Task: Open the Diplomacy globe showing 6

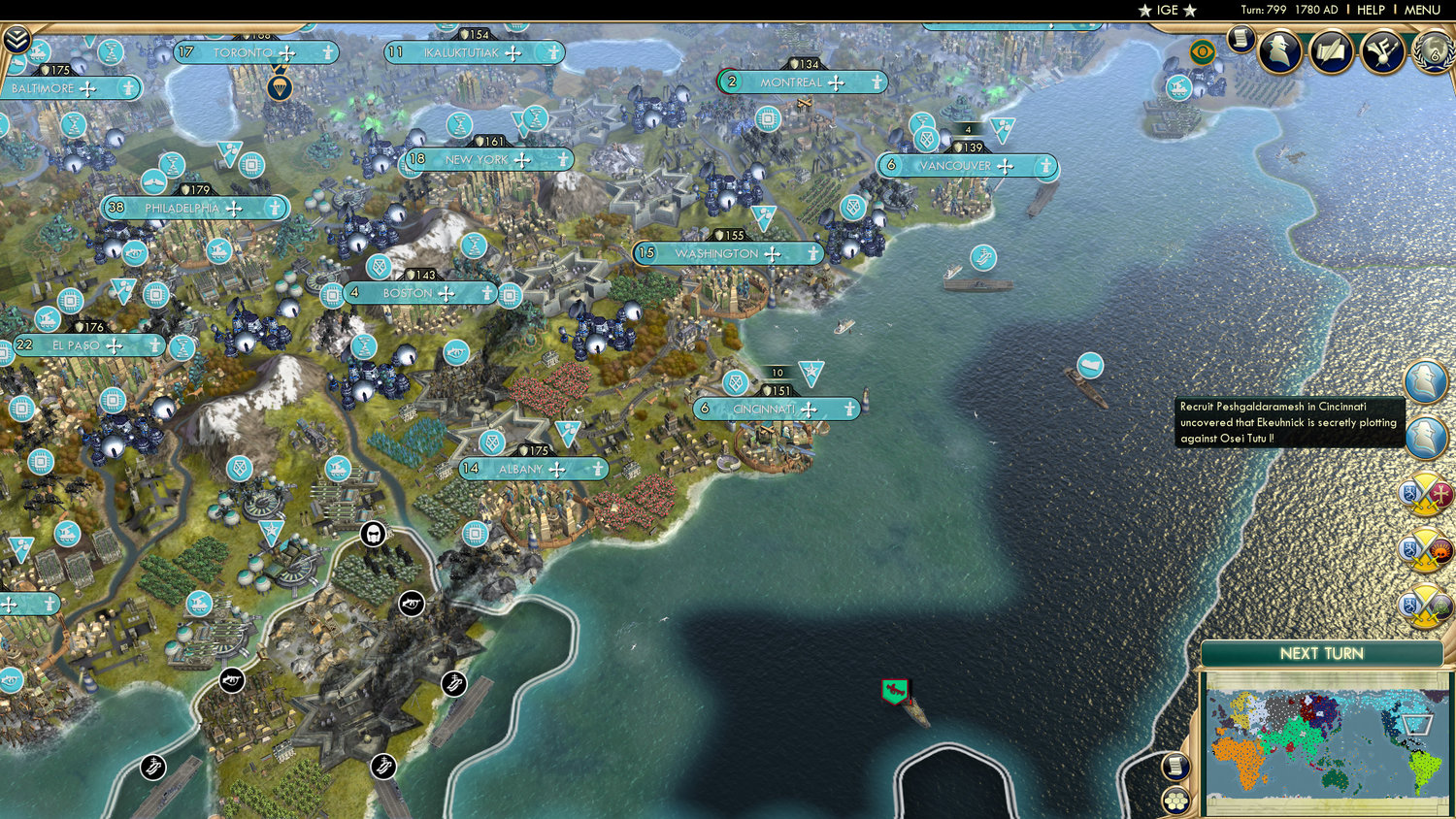Action: click(1435, 51)
